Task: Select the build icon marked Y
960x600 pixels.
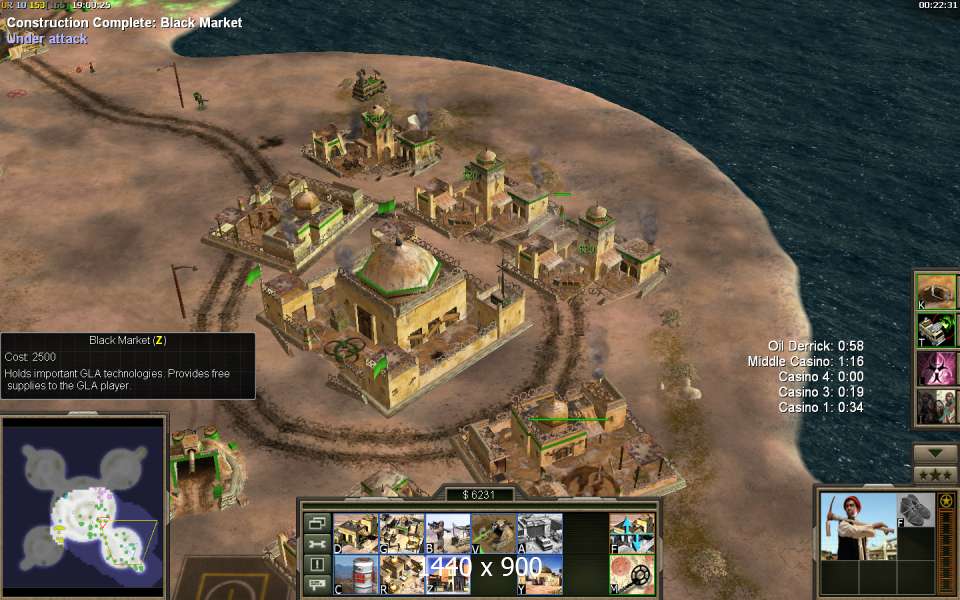Action: [x=540, y=574]
